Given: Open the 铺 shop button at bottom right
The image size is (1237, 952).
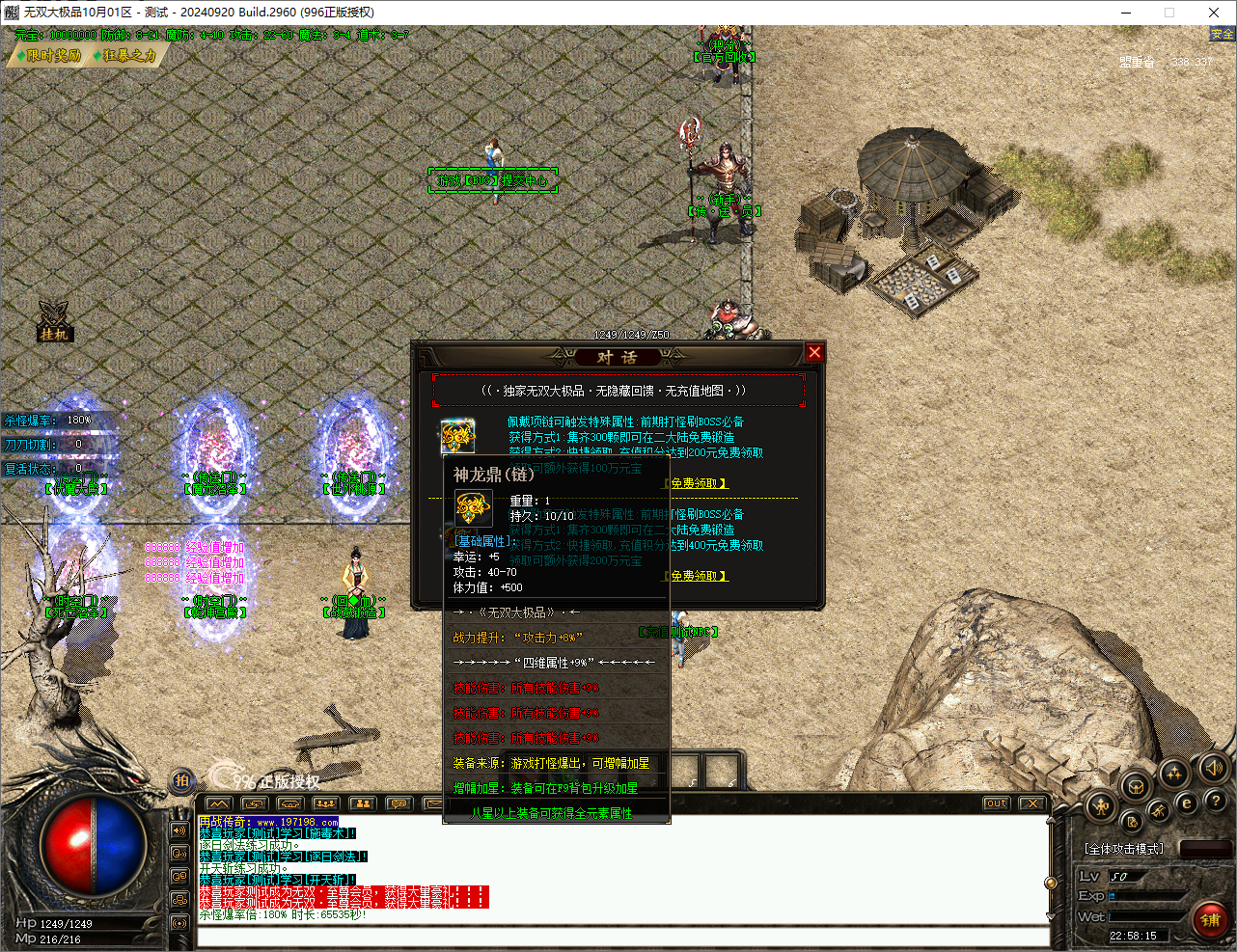Looking at the screenshot, I should pos(1211,919).
